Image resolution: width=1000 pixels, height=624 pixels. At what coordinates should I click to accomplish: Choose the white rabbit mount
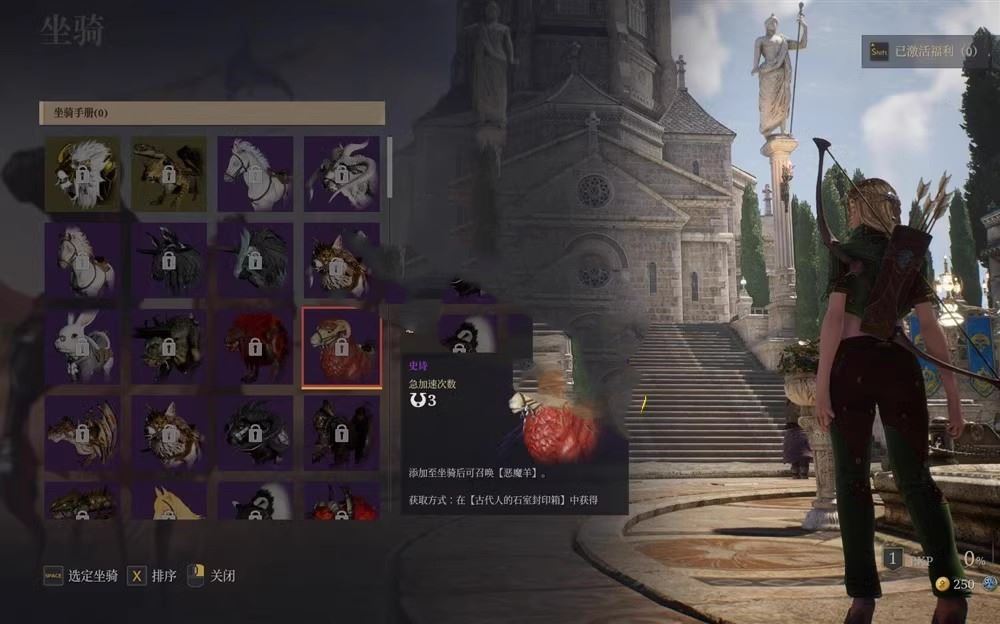82,347
